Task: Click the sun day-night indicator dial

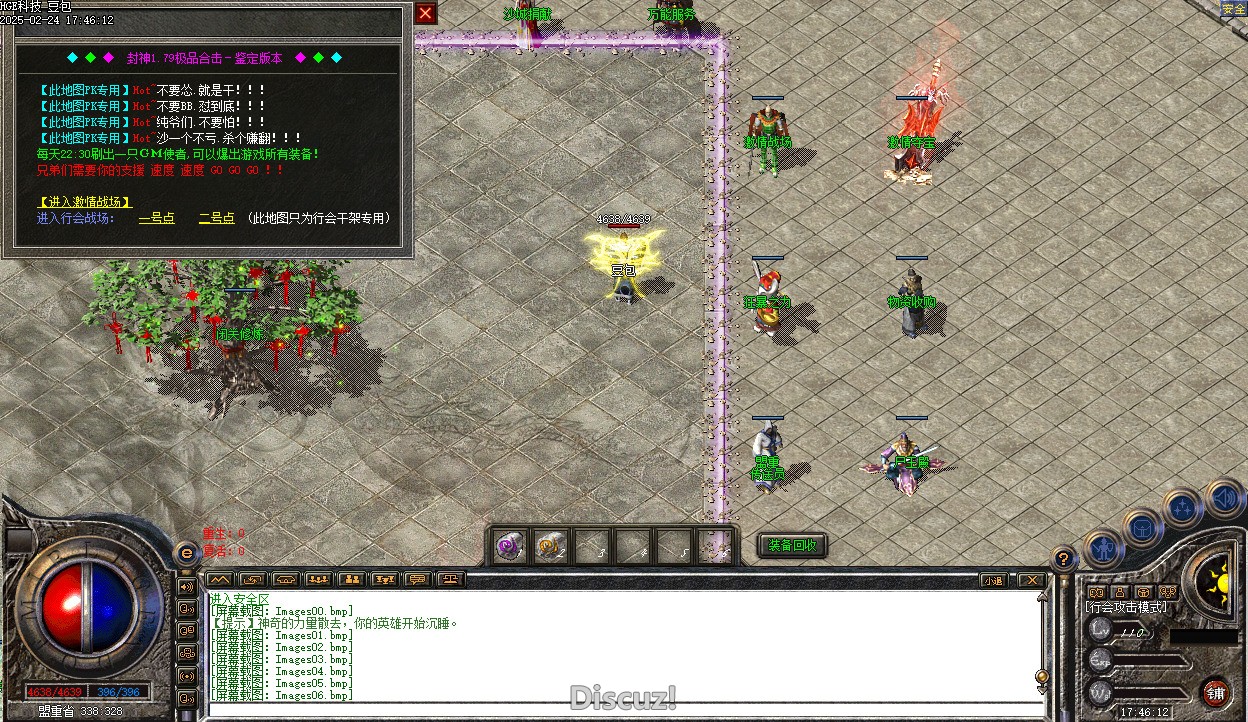Action: click(1219, 579)
